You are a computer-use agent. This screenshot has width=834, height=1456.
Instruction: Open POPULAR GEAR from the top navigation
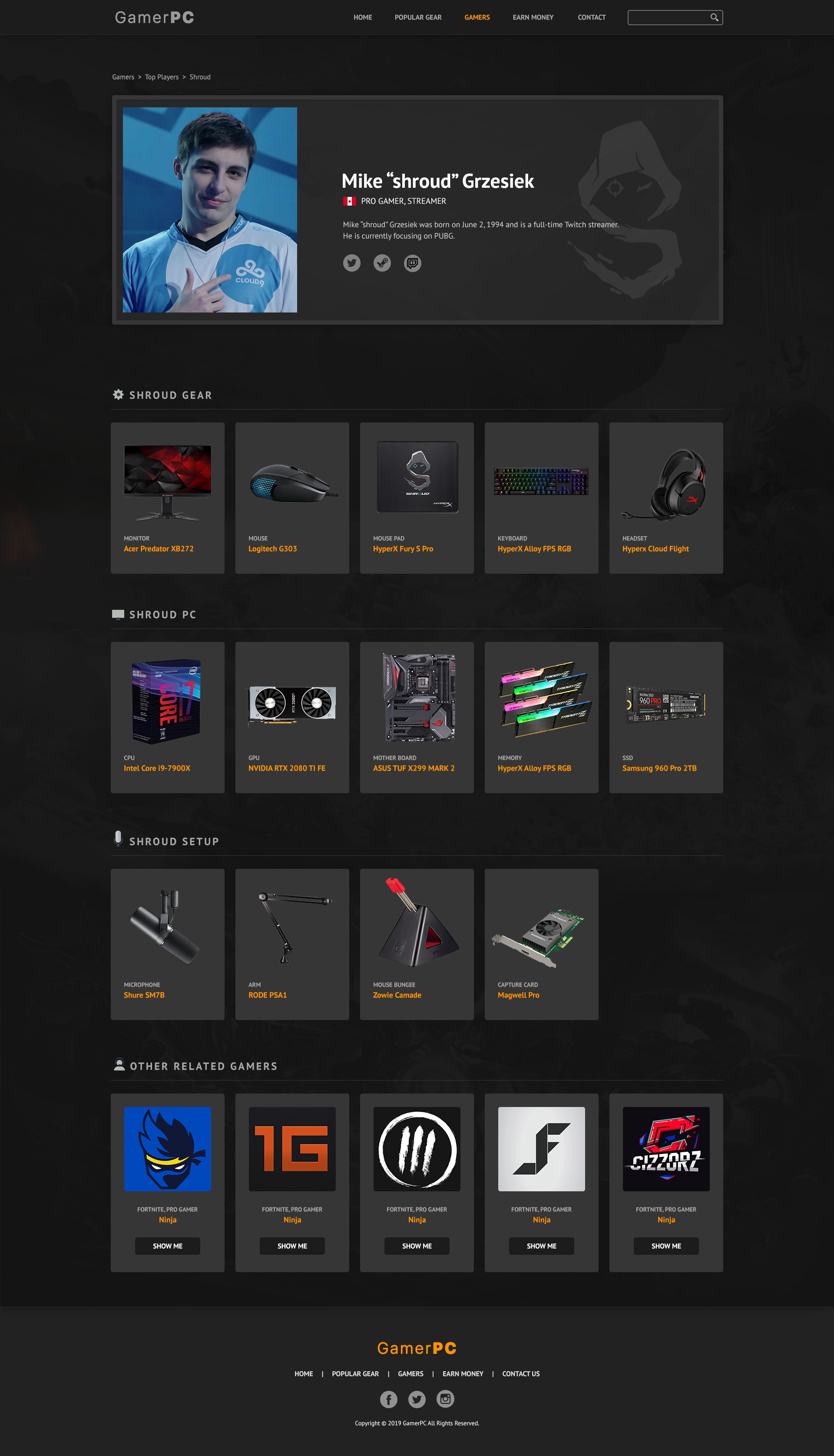click(417, 17)
